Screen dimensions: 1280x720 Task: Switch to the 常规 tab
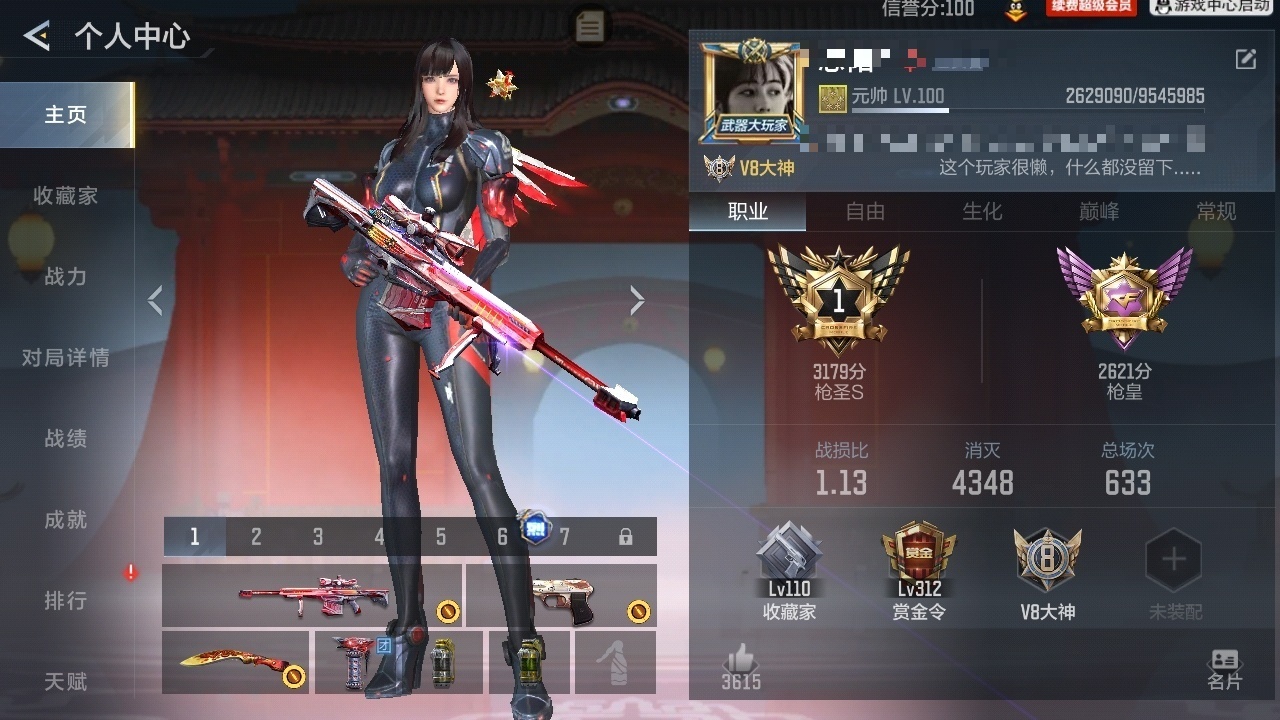click(x=1216, y=212)
